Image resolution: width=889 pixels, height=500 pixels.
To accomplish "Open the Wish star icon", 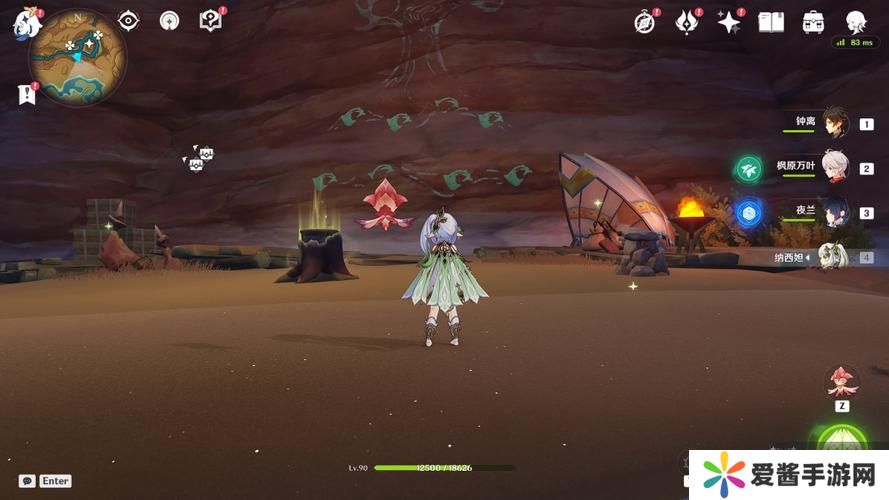I will (x=728, y=22).
